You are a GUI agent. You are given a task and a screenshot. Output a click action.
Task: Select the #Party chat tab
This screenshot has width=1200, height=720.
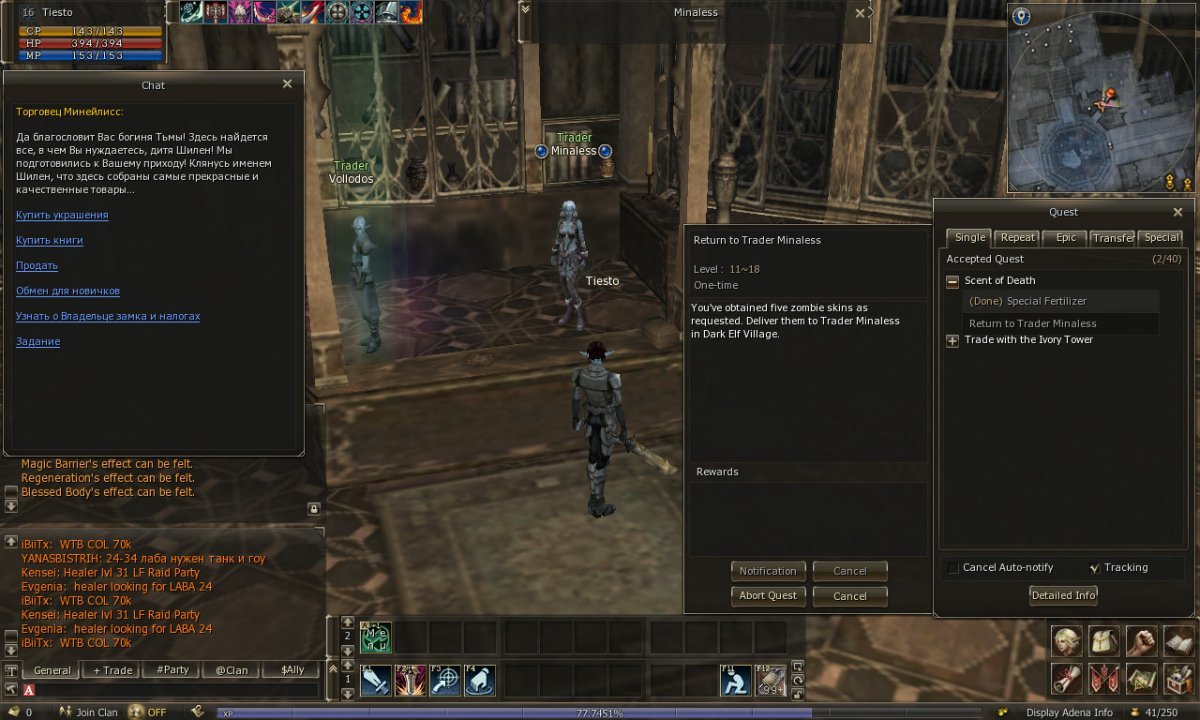point(172,670)
